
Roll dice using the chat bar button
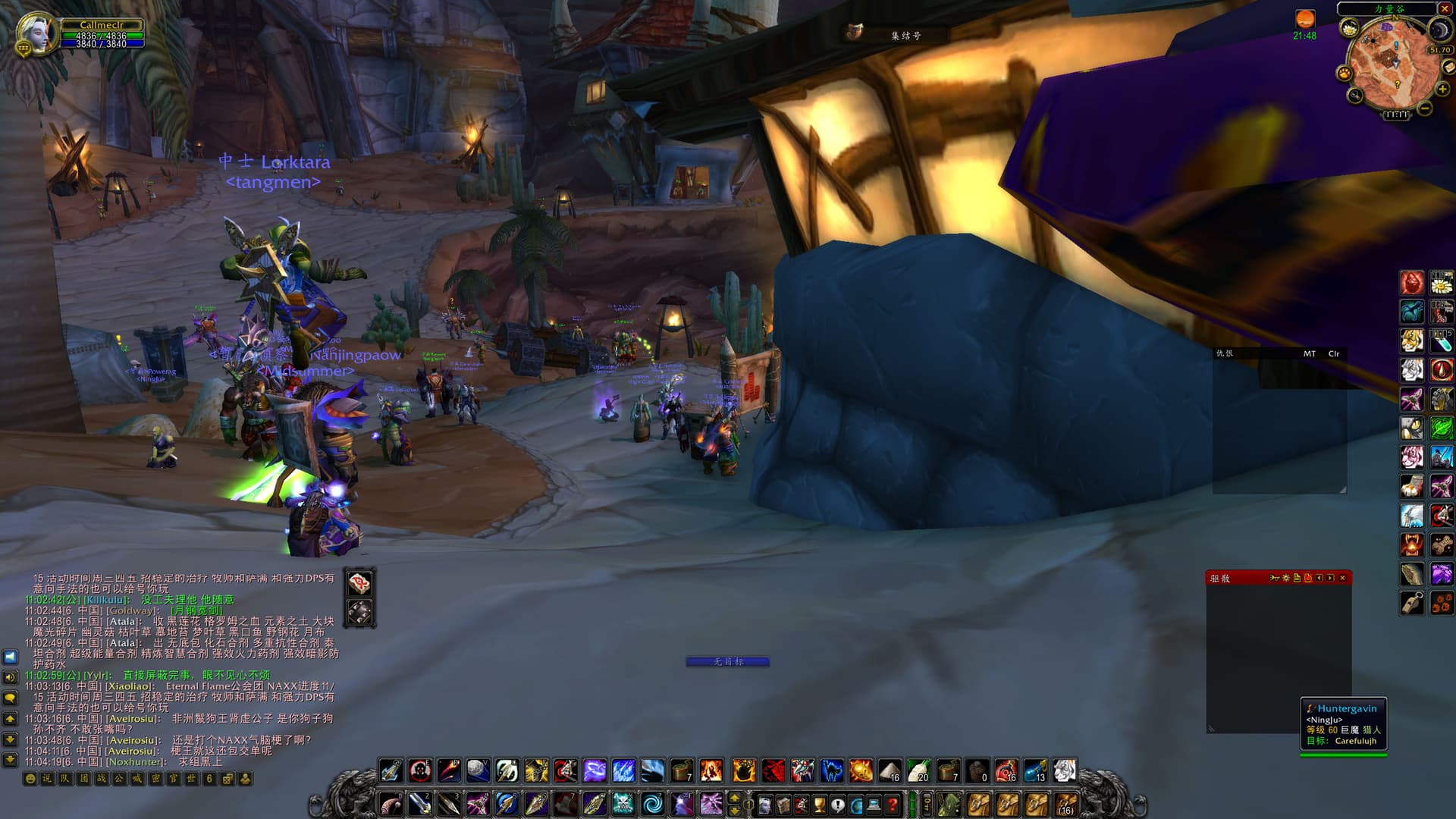pyautogui.click(x=227, y=779)
